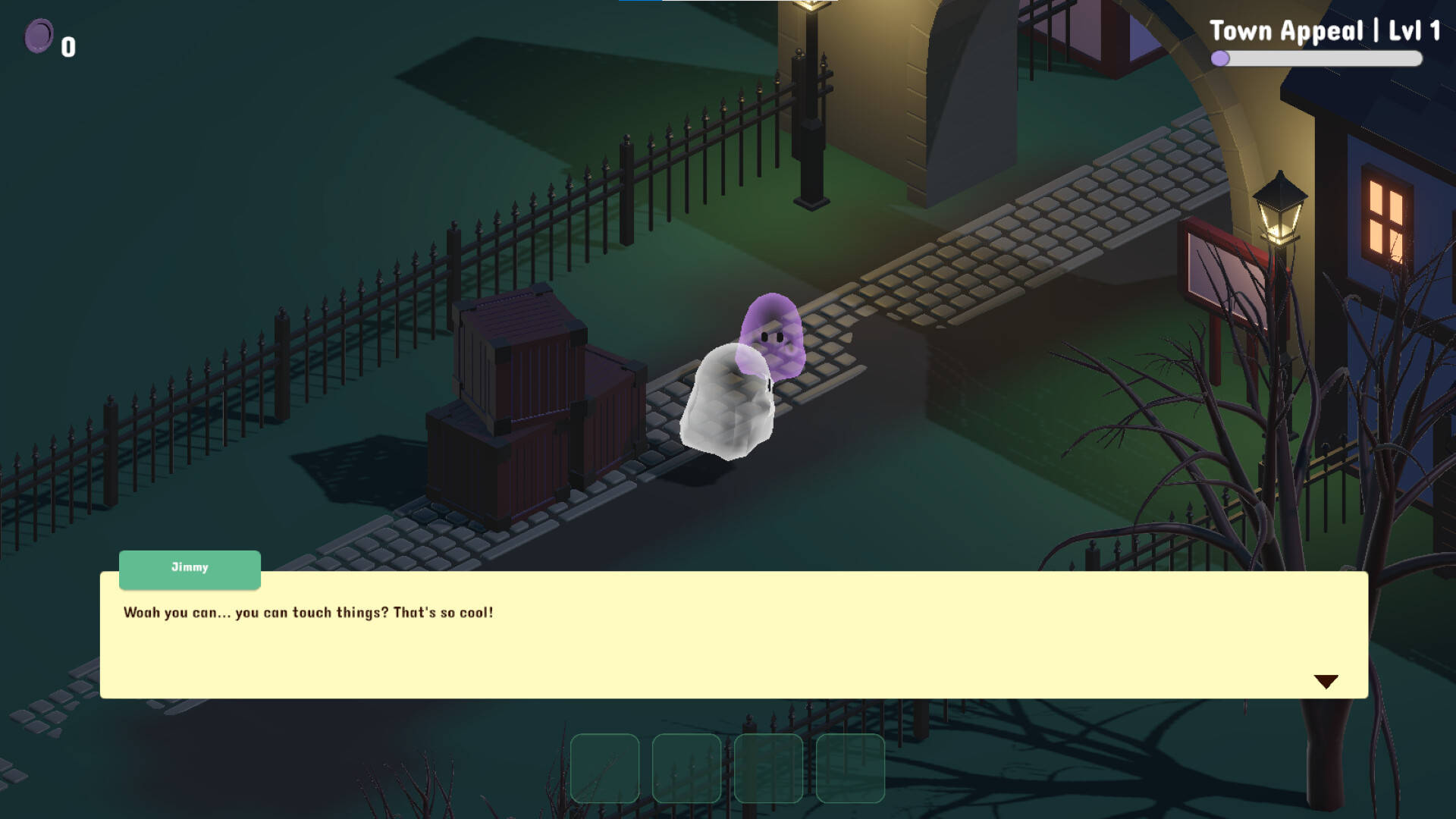Select the fourth empty hotbar slot
1456x819 pixels.
pyautogui.click(x=849, y=768)
